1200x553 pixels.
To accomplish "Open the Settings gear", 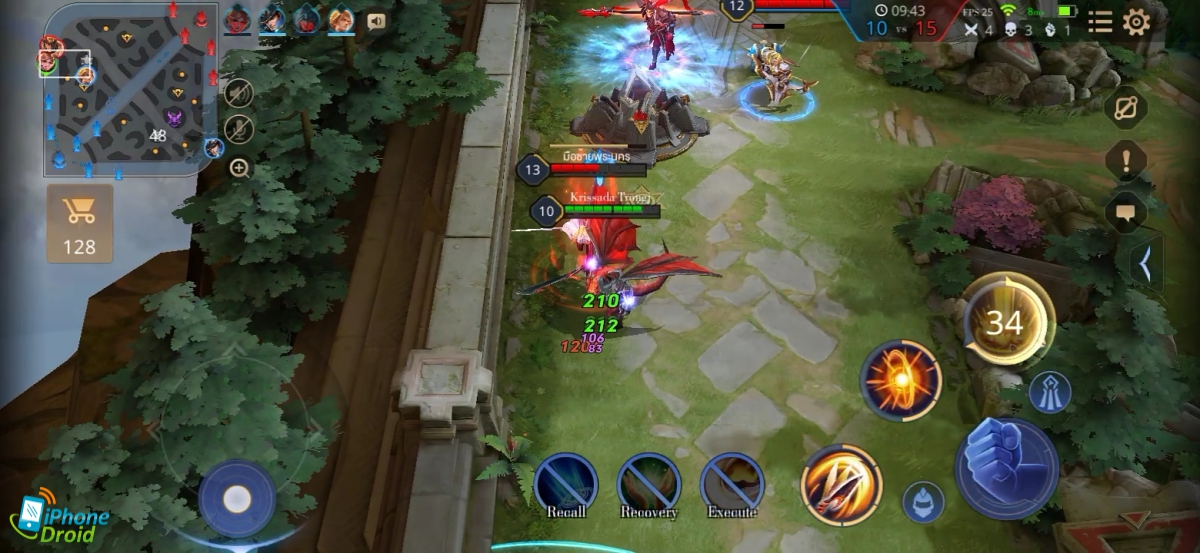I will click(1136, 22).
